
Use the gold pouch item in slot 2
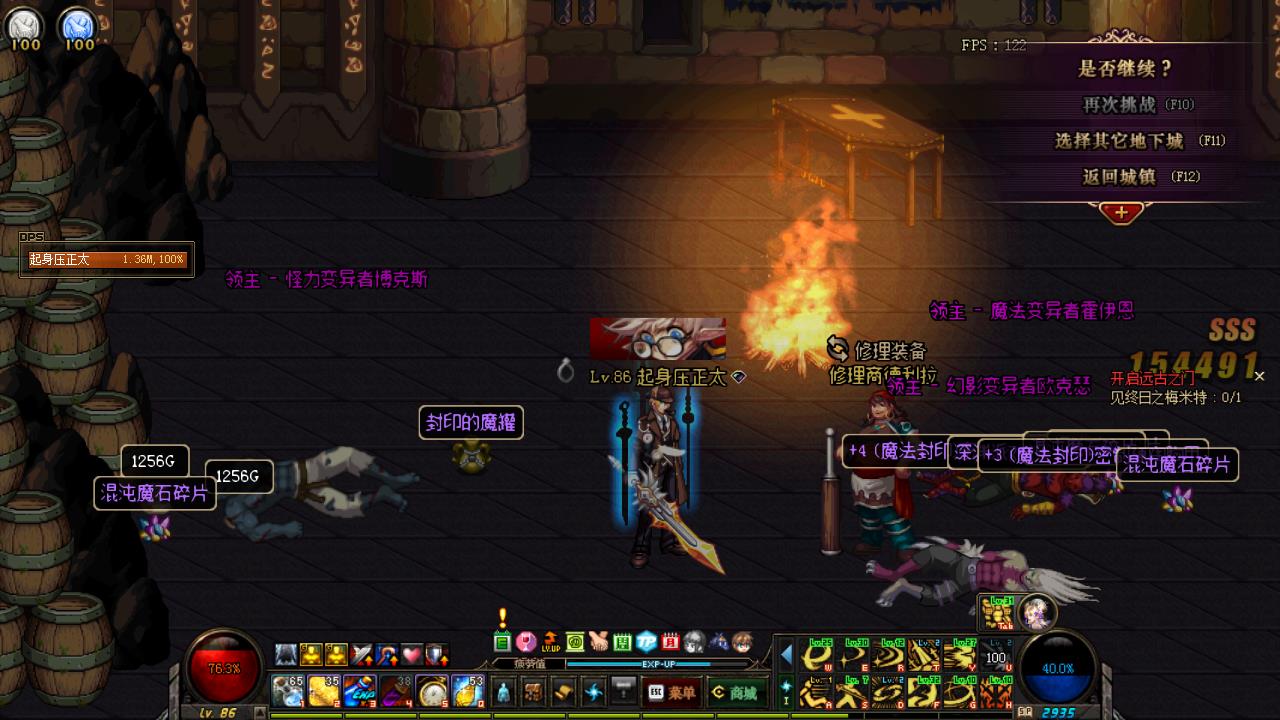pos(324,691)
